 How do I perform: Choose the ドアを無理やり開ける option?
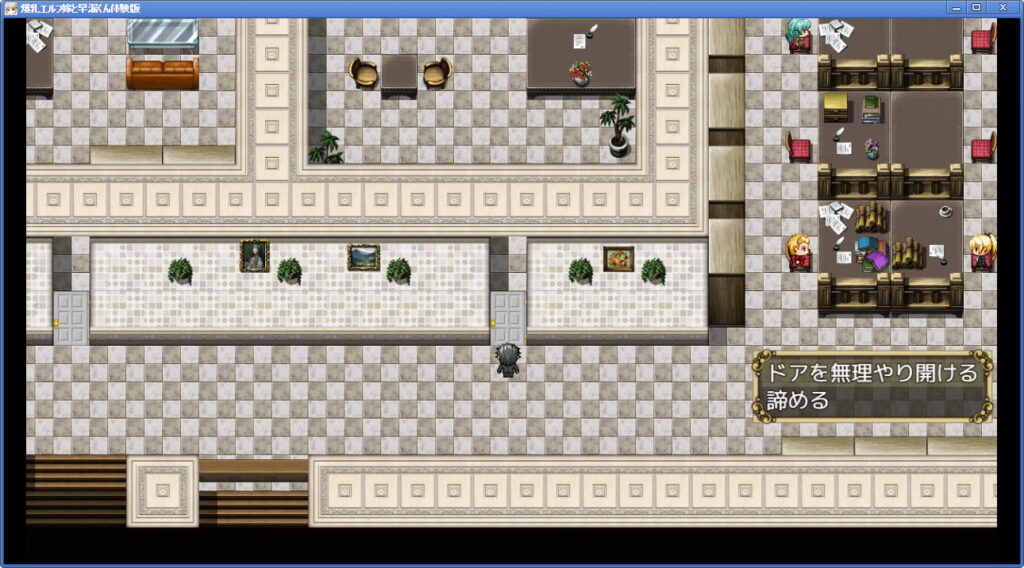pos(871,373)
